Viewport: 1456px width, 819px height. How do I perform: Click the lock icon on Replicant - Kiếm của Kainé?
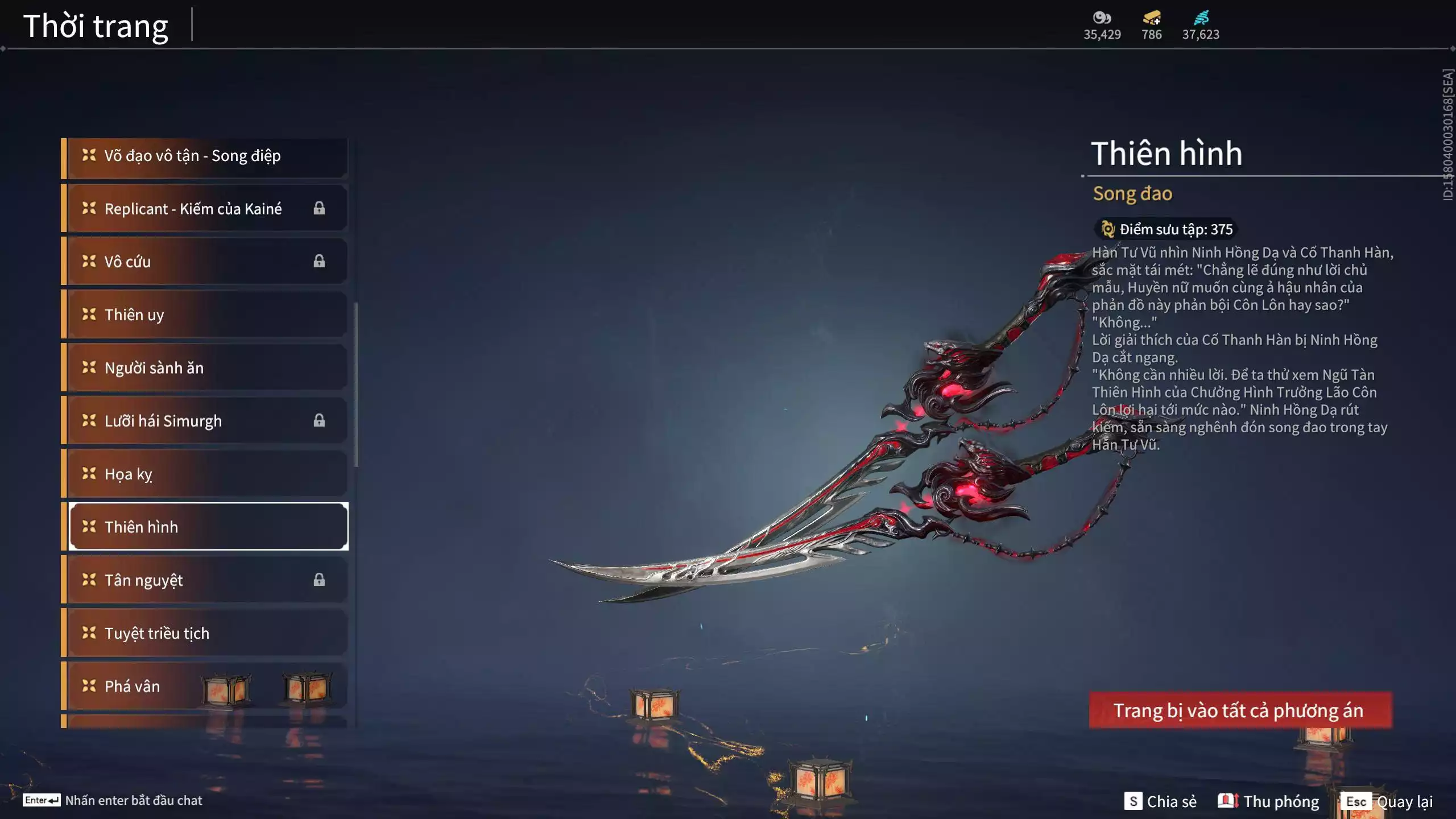pos(319,208)
